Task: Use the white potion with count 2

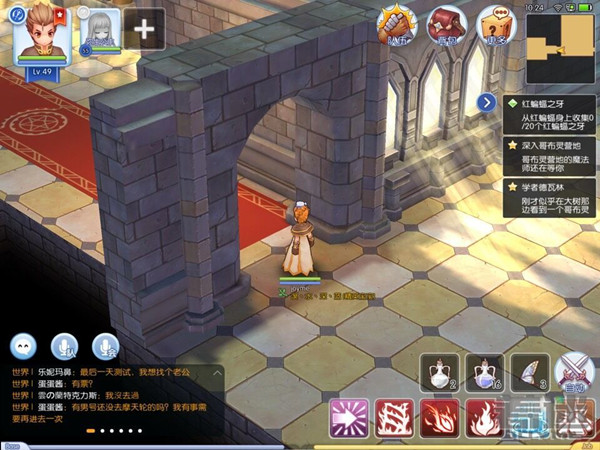Action: (440, 372)
